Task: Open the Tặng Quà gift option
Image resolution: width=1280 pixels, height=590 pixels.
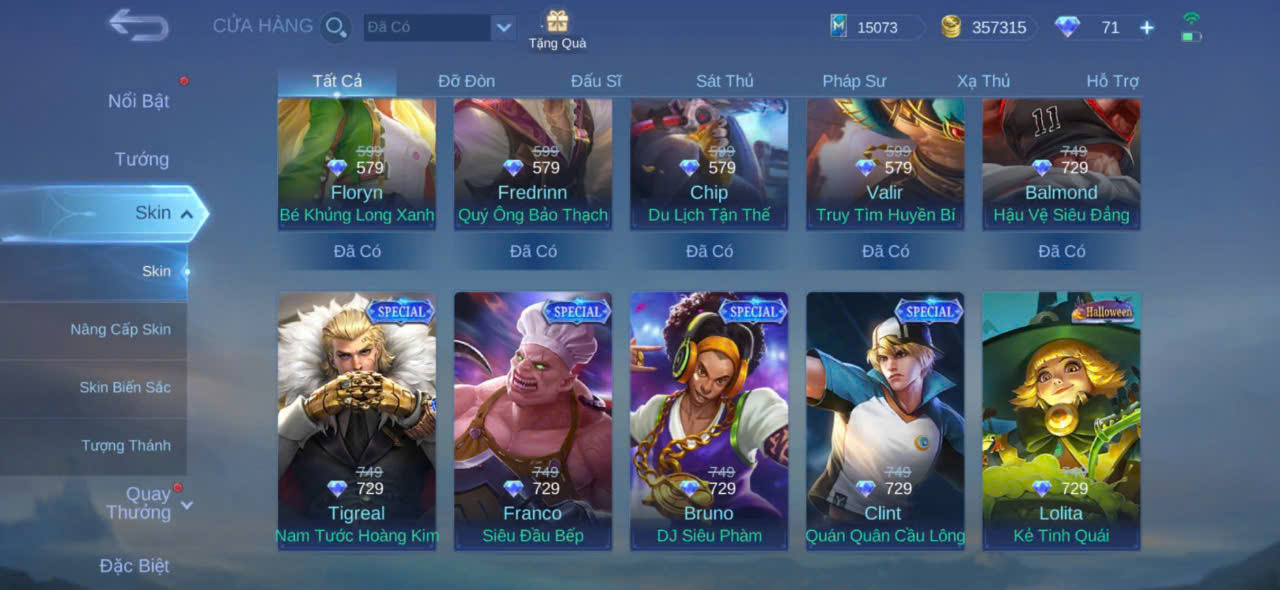Action: point(557,29)
